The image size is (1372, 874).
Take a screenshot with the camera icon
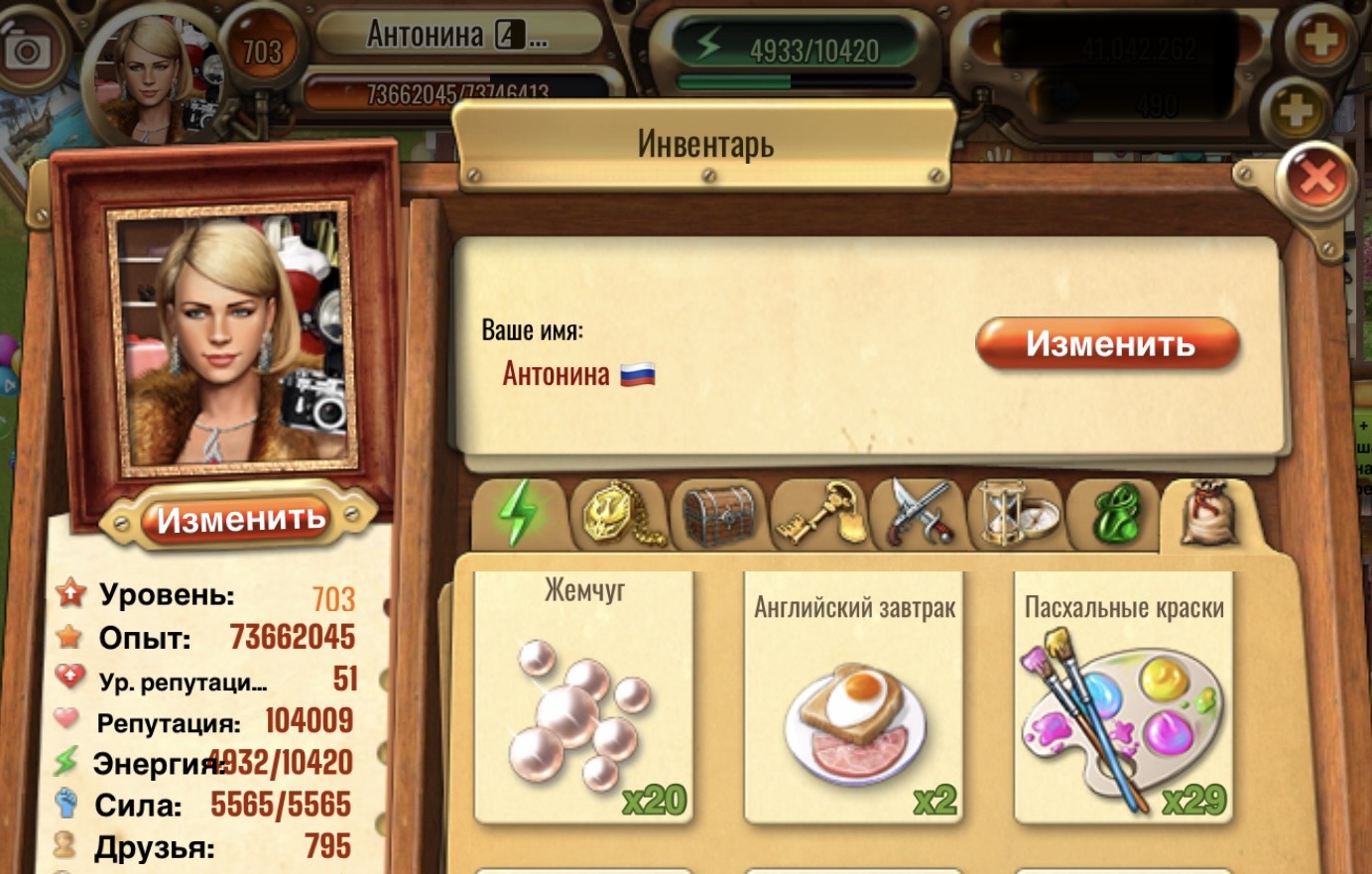pos(27,50)
